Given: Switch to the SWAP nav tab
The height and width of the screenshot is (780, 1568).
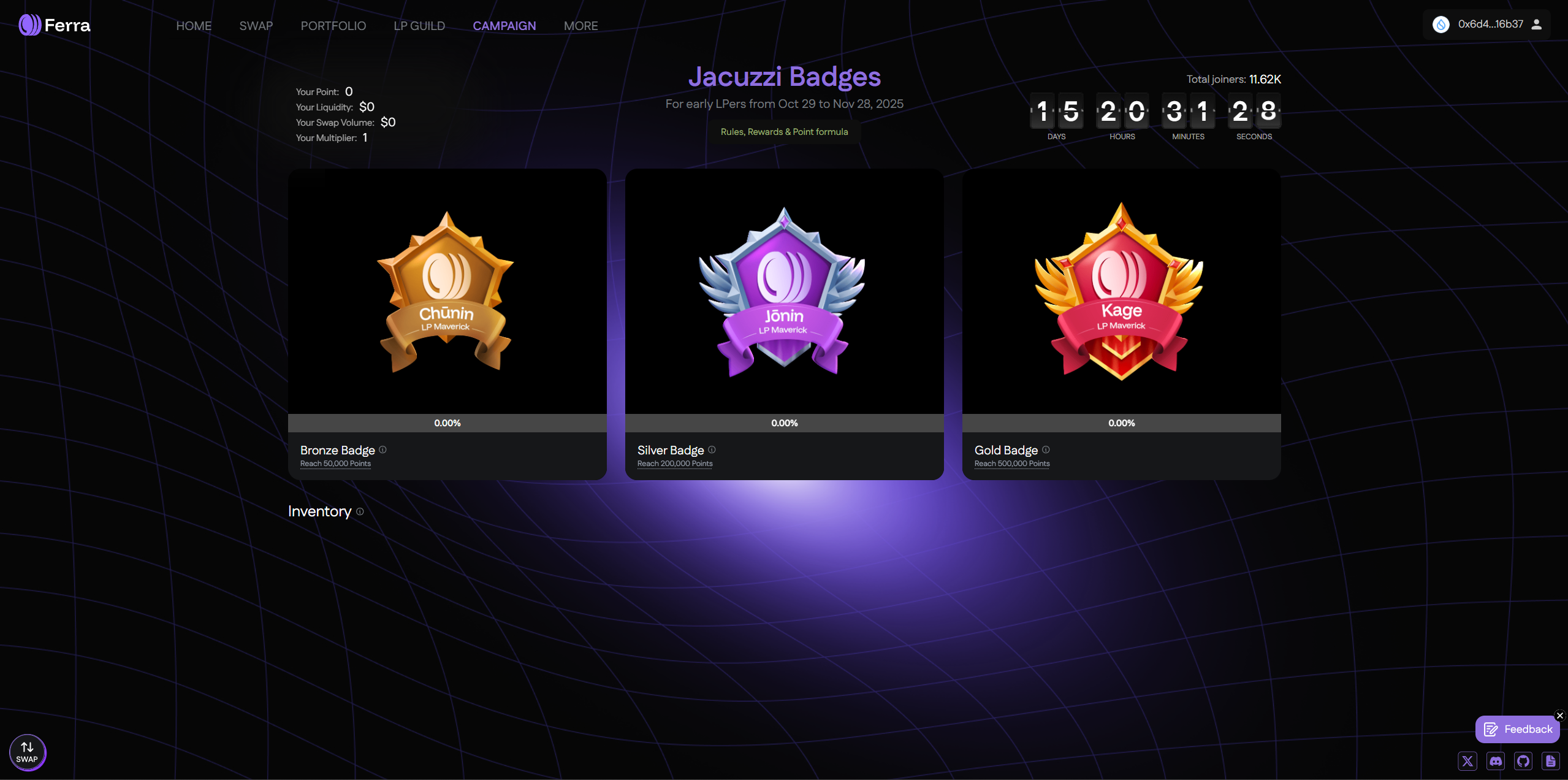Looking at the screenshot, I should [x=256, y=26].
